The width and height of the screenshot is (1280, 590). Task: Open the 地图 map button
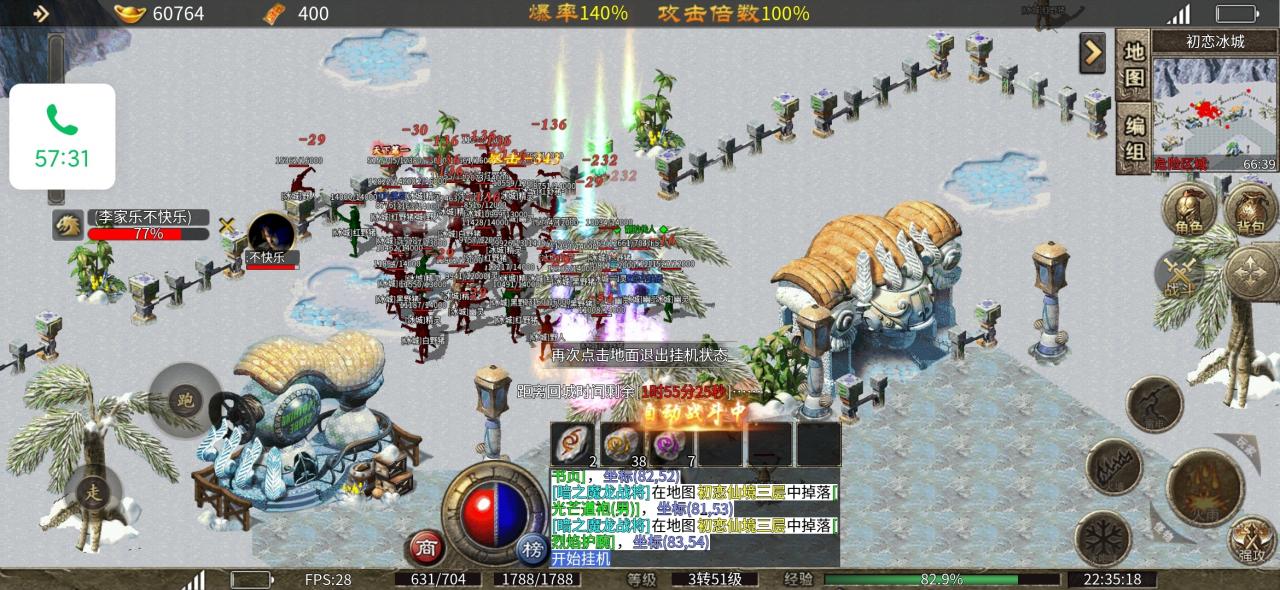(1133, 65)
